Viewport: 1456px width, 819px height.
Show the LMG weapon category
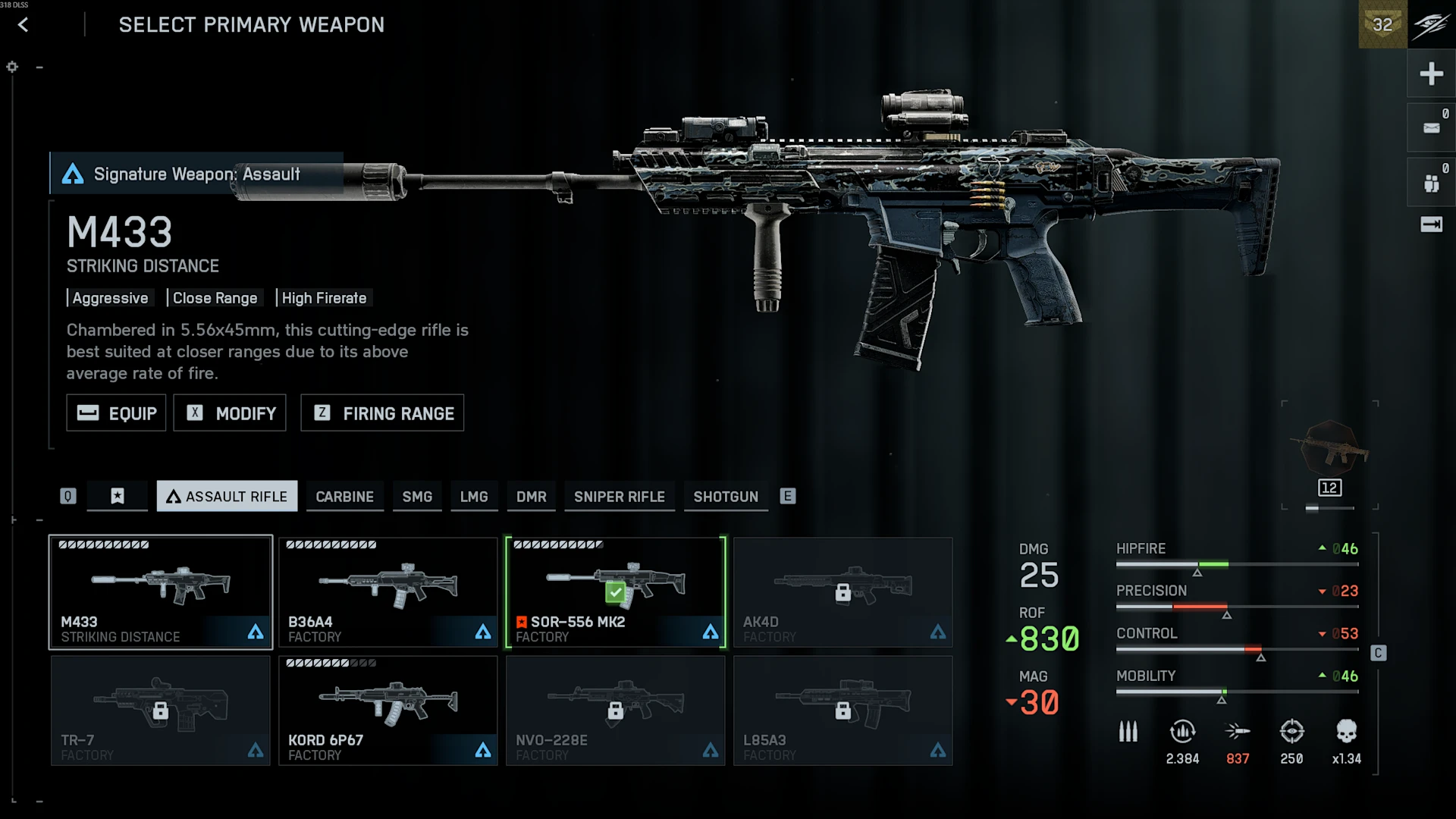pyautogui.click(x=474, y=497)
